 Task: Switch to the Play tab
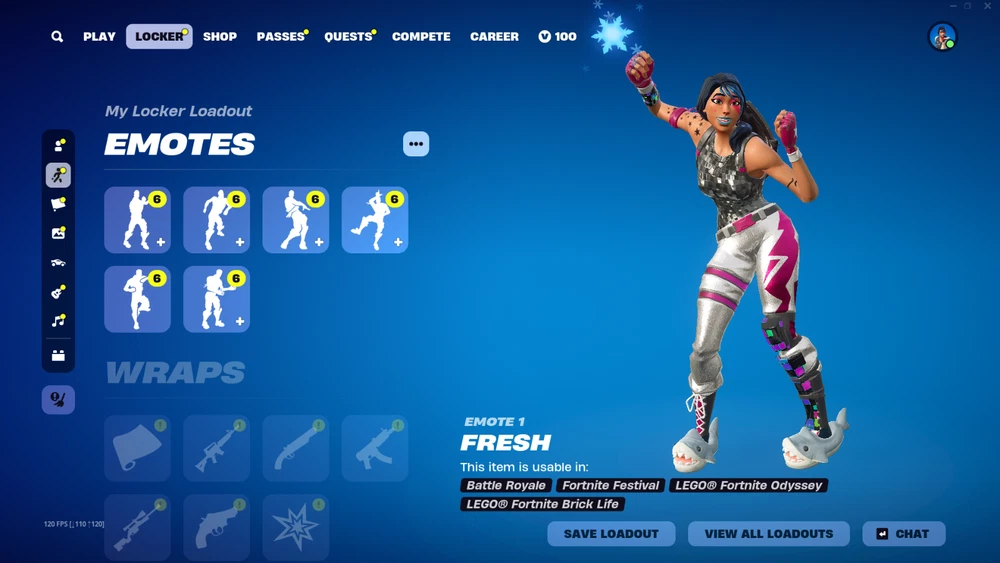[x=99, y=37]
